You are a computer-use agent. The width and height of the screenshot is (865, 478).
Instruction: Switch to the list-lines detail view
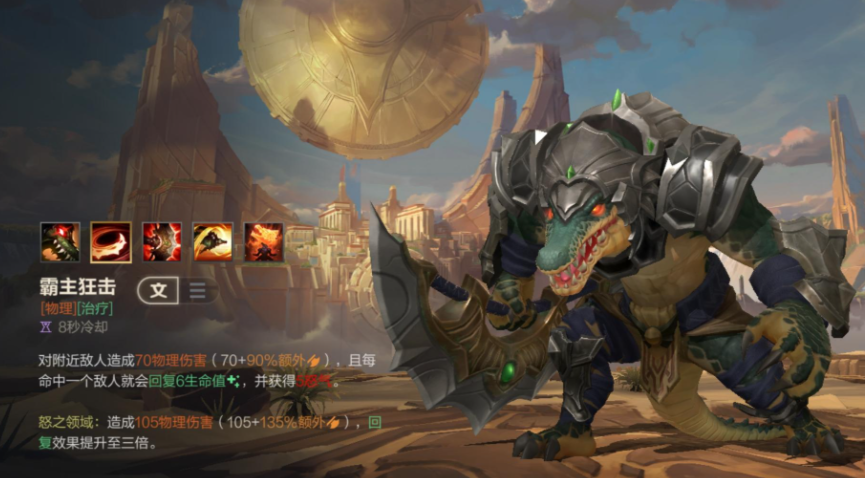pyautogui.click(x=198, y=291)
